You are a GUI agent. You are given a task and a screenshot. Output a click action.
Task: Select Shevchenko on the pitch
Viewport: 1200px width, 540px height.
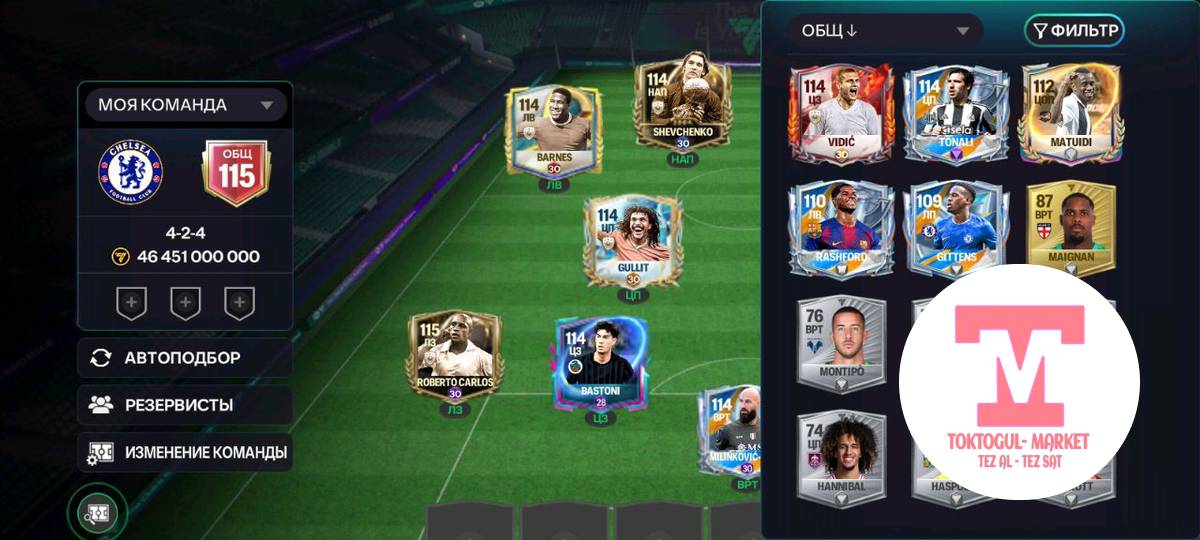[x=682, y=108]
